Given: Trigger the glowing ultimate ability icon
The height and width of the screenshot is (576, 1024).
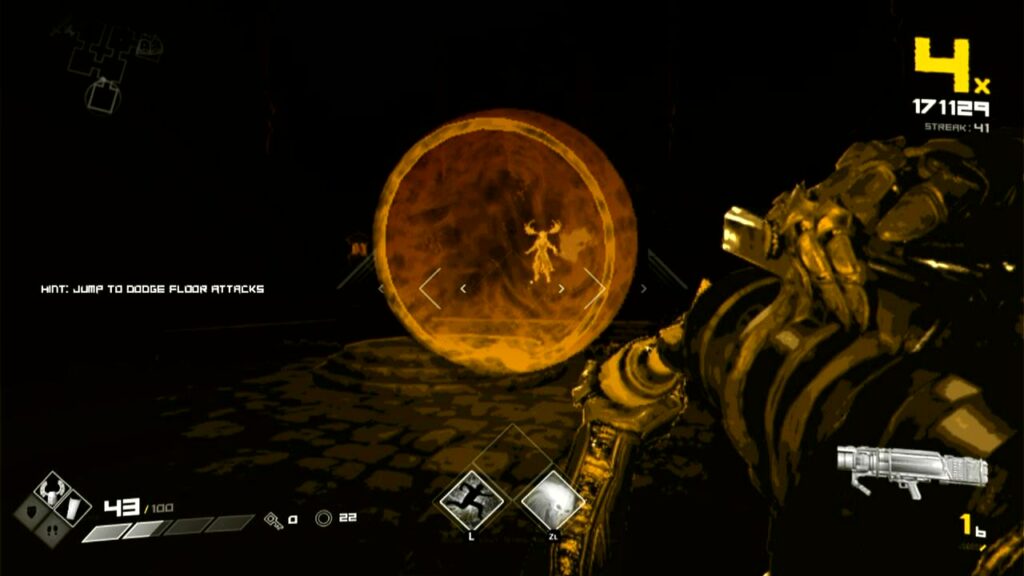Looking at the screenshot, I should (552, 498).
